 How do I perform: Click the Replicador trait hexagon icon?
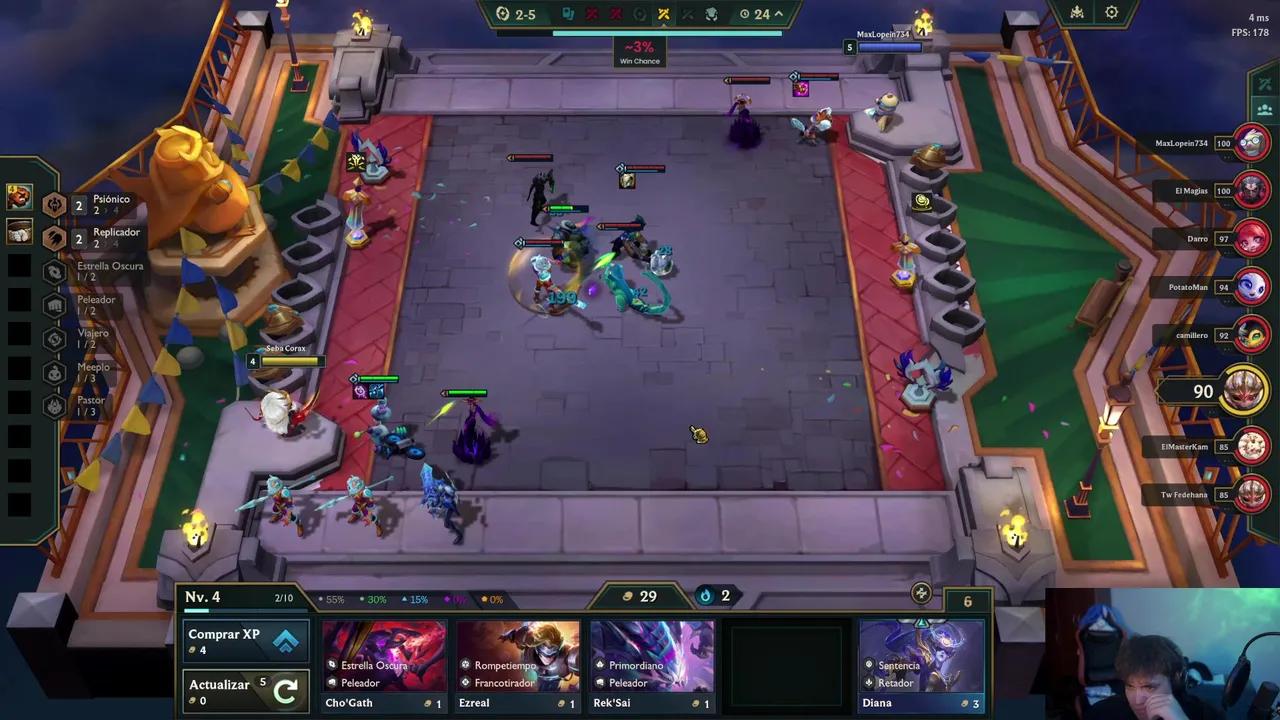coord(55,238)
